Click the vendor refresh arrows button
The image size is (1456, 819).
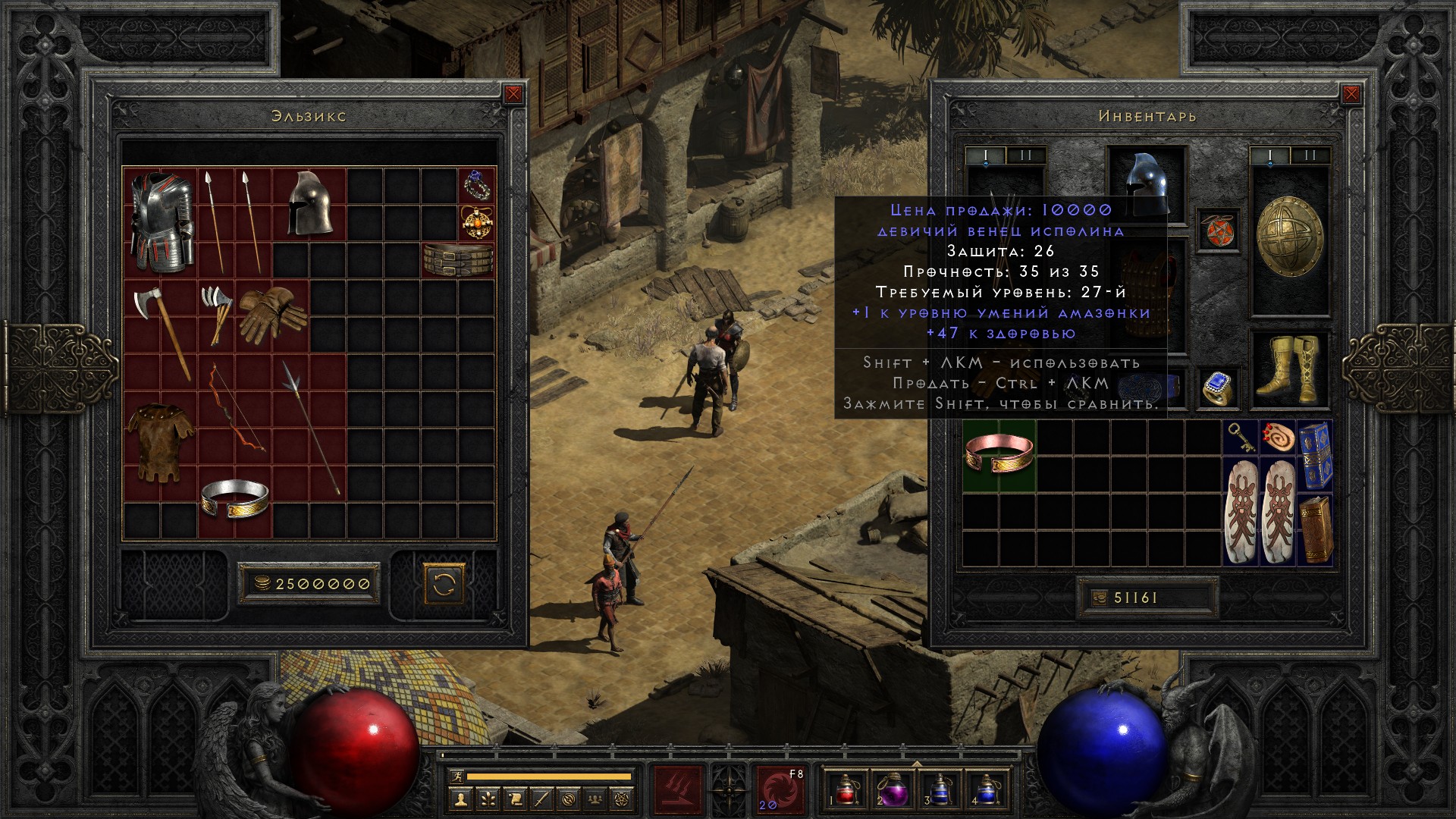coord(444,583)
